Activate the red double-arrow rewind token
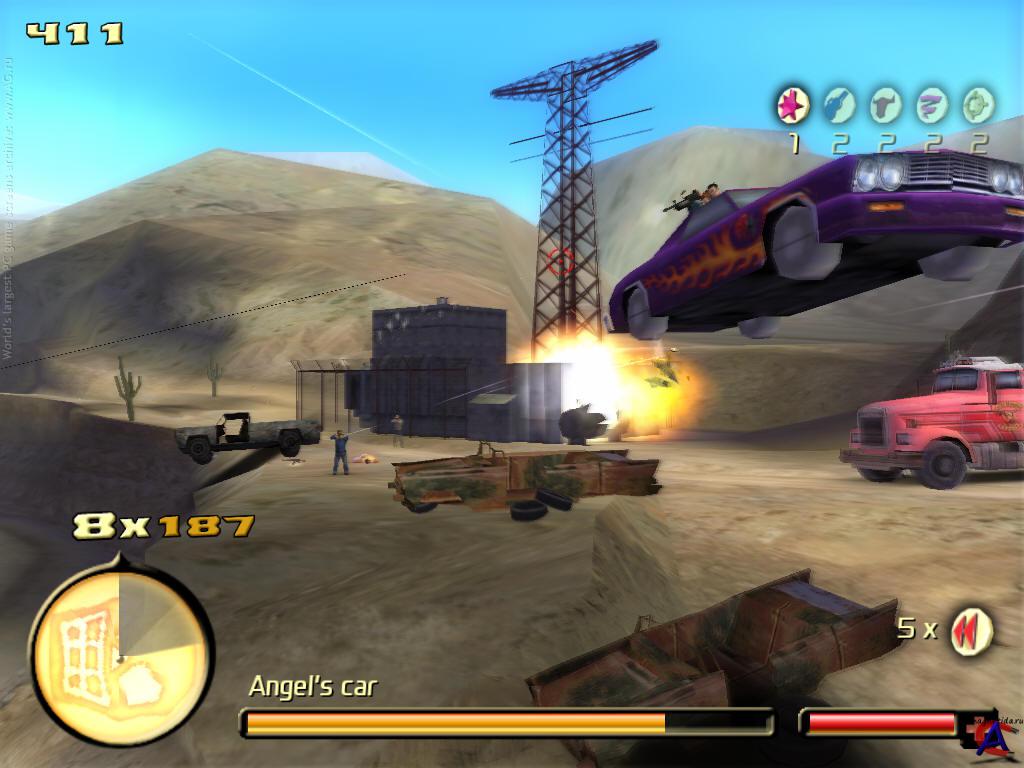This screenshot has width=1024, height=768. tap(970, 631)
